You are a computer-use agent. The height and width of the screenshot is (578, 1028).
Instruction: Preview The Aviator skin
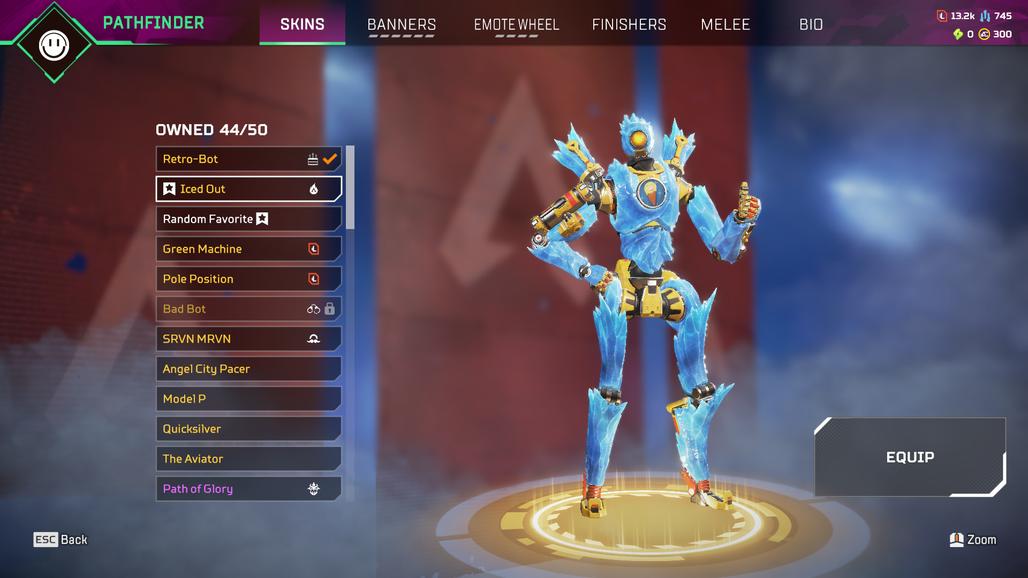click(248, 459)
